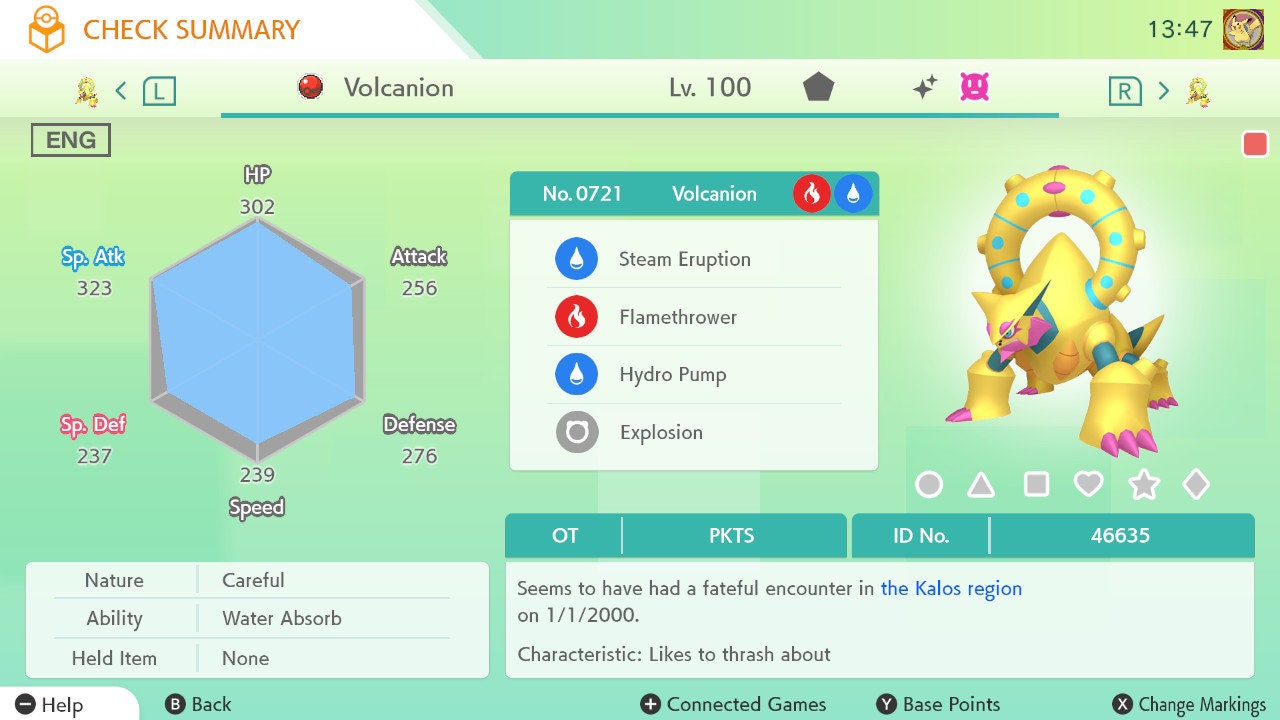The height and width of the screenshot is (720, 1280).
Task: Select the Explosion move row
Action: tap(660, 433)
